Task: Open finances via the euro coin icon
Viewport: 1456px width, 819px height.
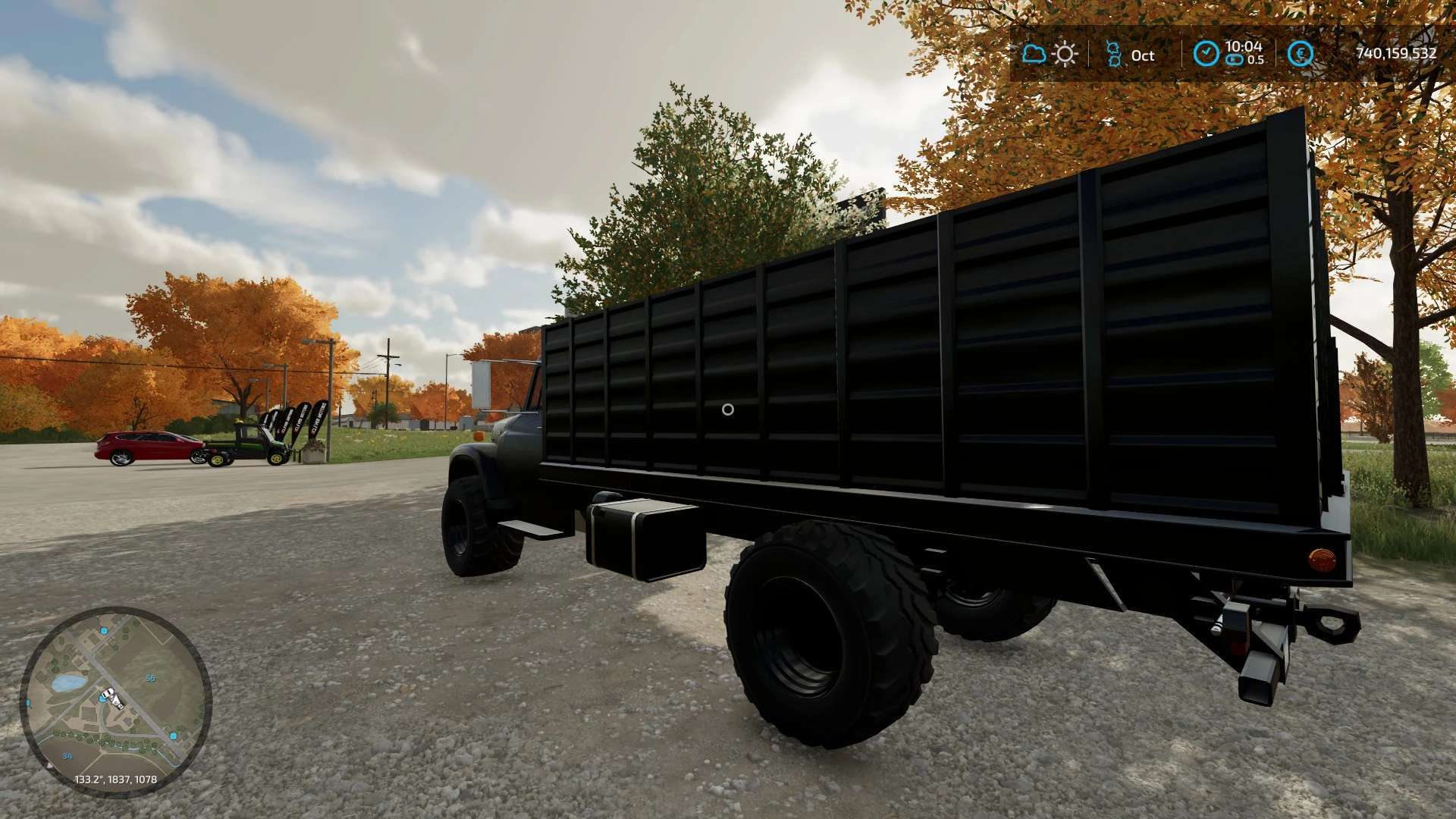Action: (x=1301, y=54)
